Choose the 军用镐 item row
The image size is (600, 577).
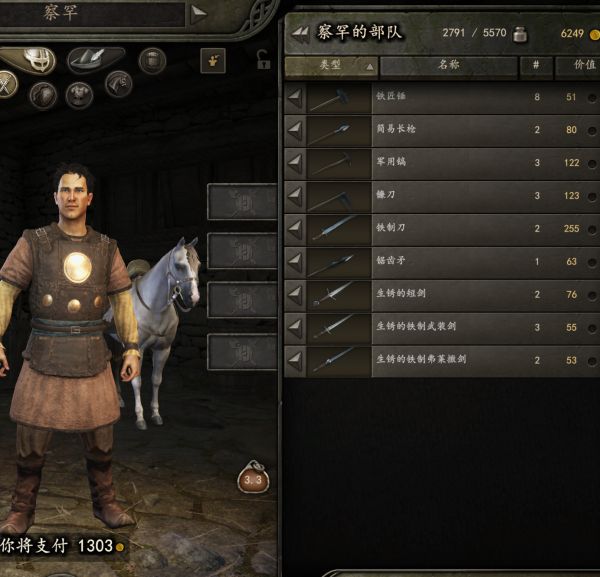[x=440, y=163]
